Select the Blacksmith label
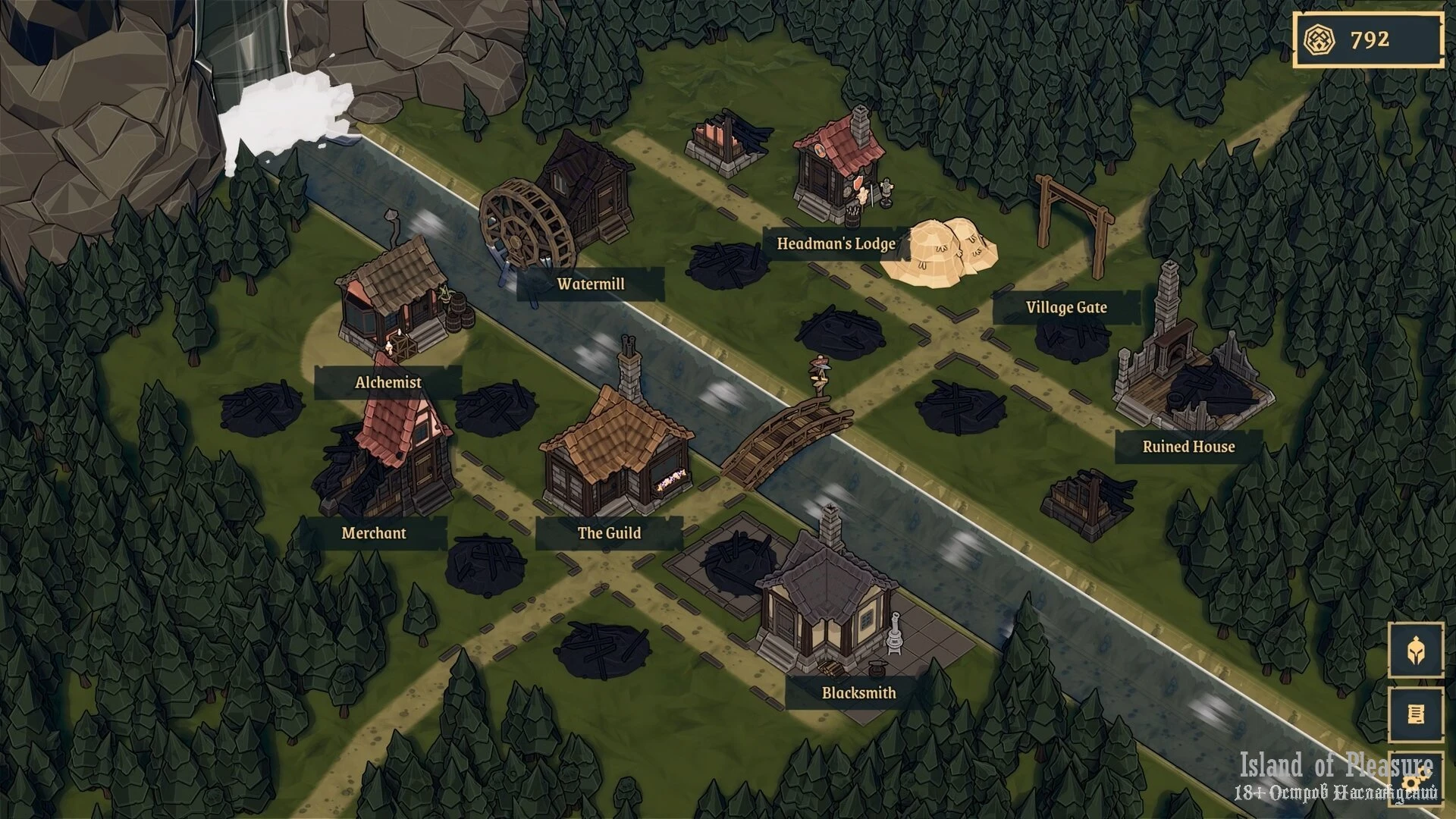The height and width of the screenshot is (819, 1456). pos(858,693)
